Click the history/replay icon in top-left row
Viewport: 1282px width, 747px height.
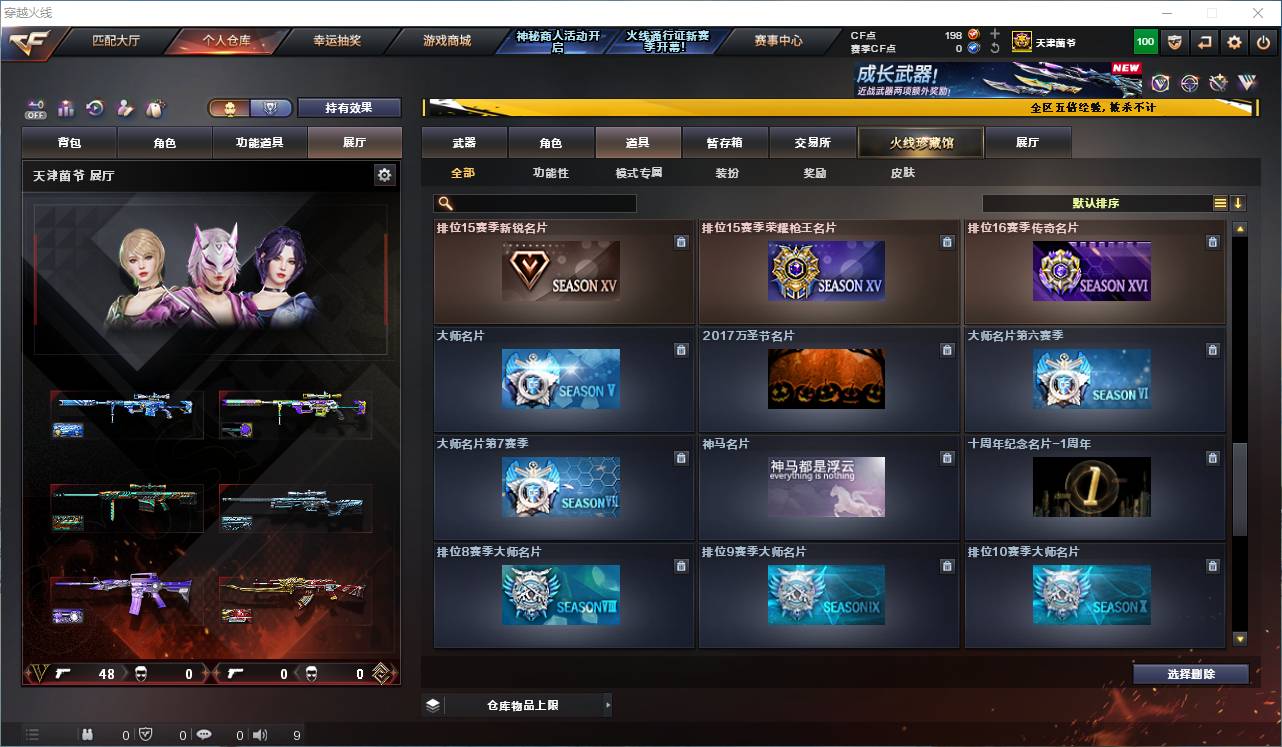(93, 106)
